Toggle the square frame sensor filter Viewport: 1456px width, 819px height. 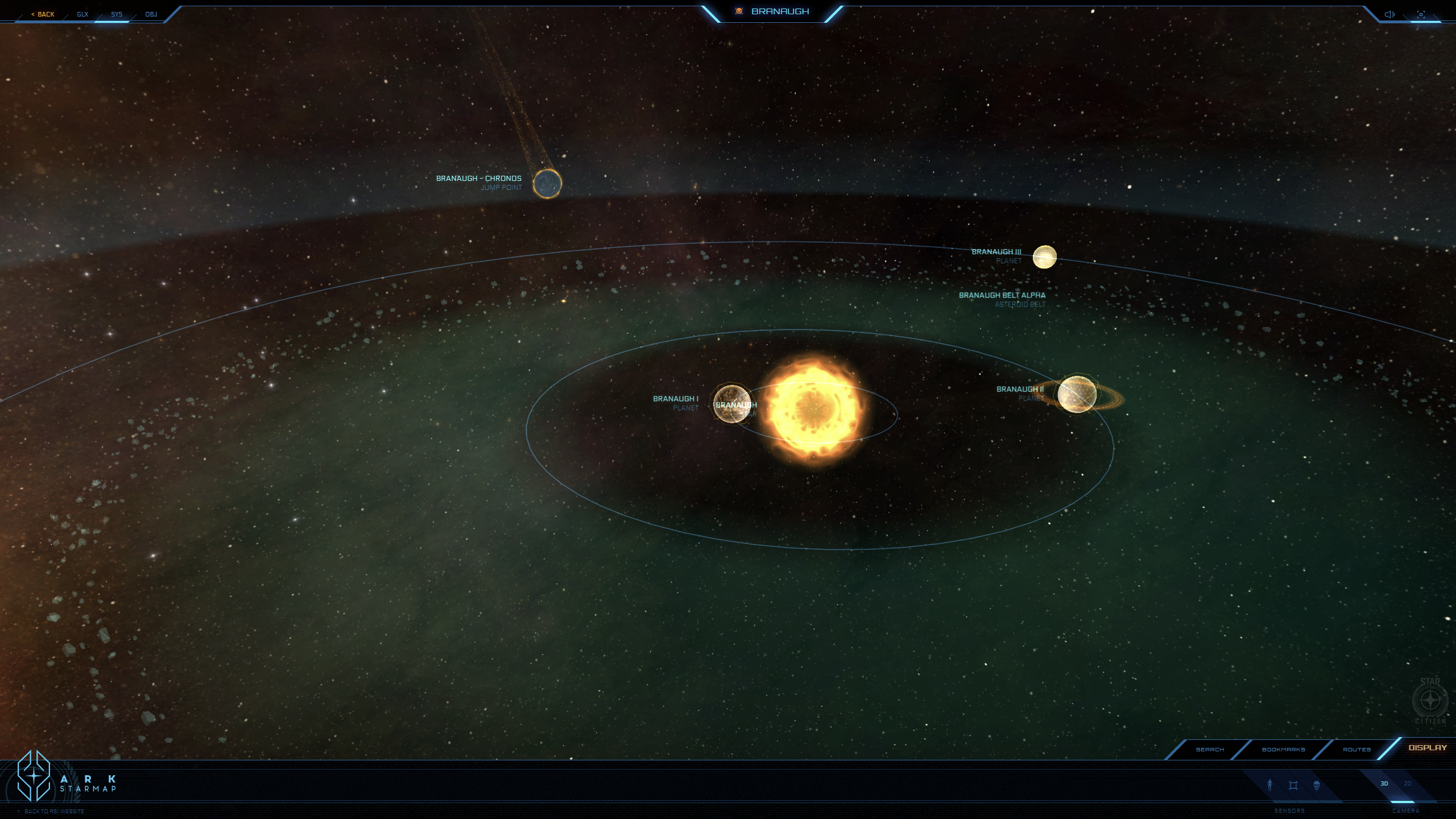[1293, 785]
